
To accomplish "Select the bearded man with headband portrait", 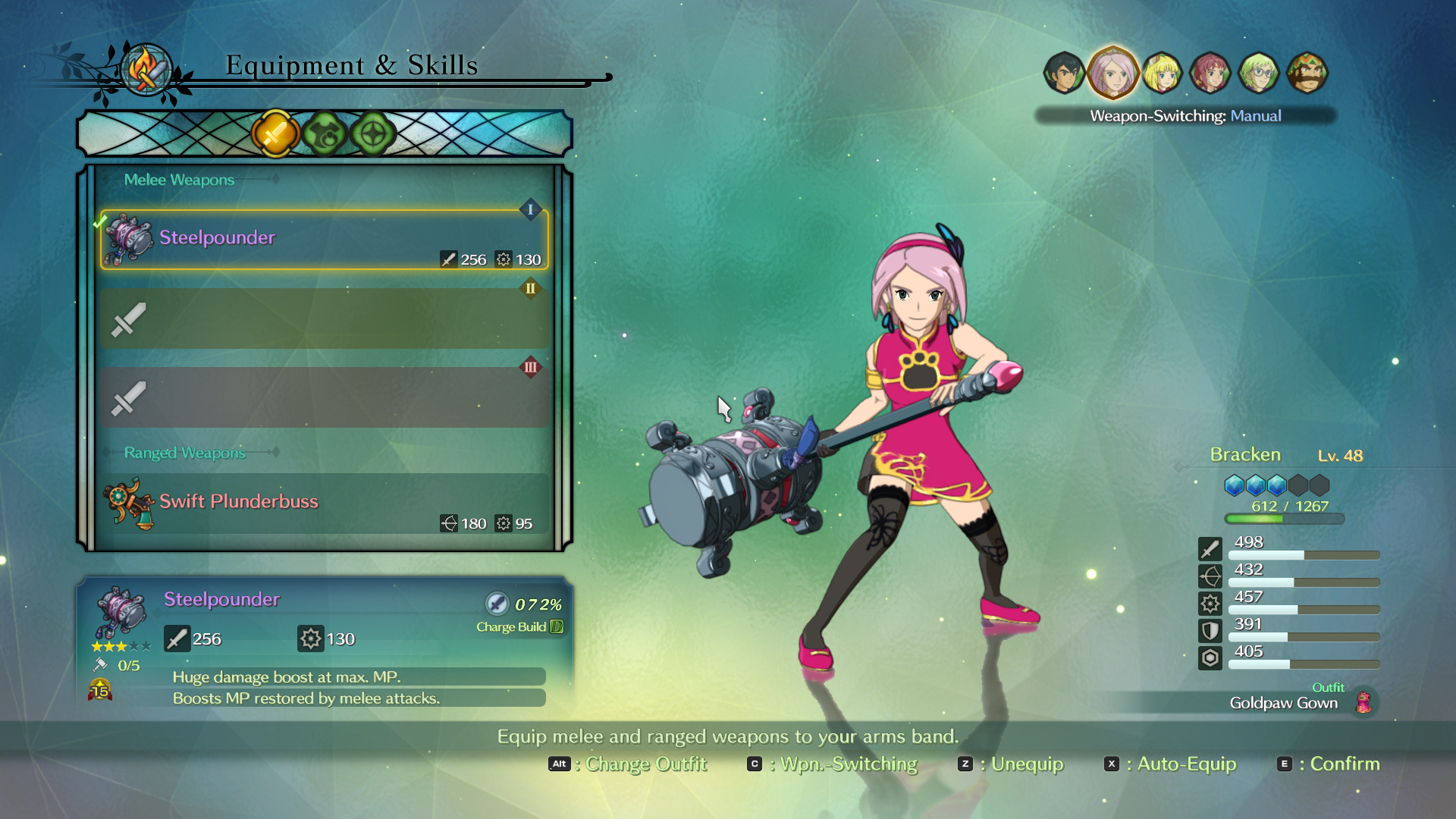I will click(1307, 73).
